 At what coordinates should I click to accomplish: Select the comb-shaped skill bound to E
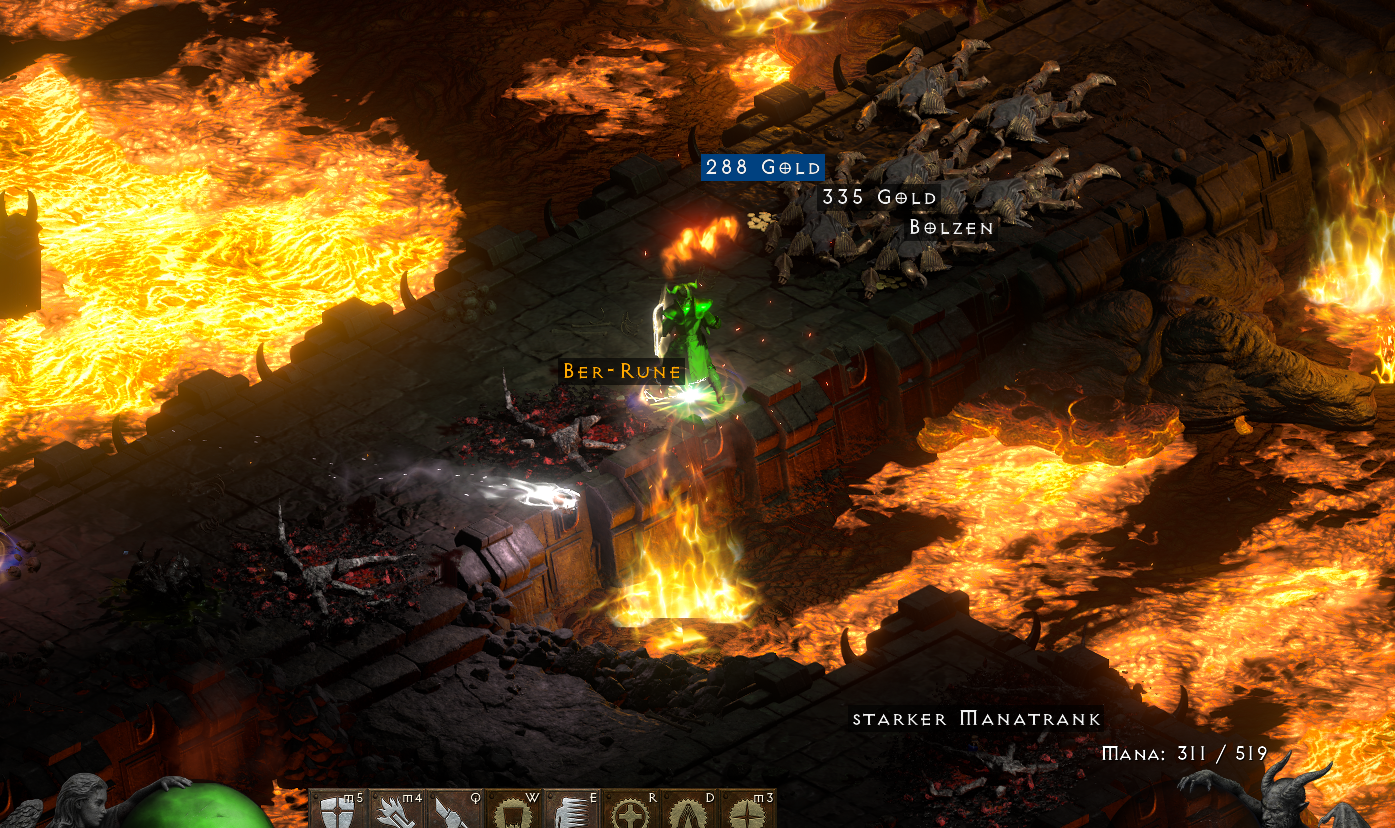(571, 811)
